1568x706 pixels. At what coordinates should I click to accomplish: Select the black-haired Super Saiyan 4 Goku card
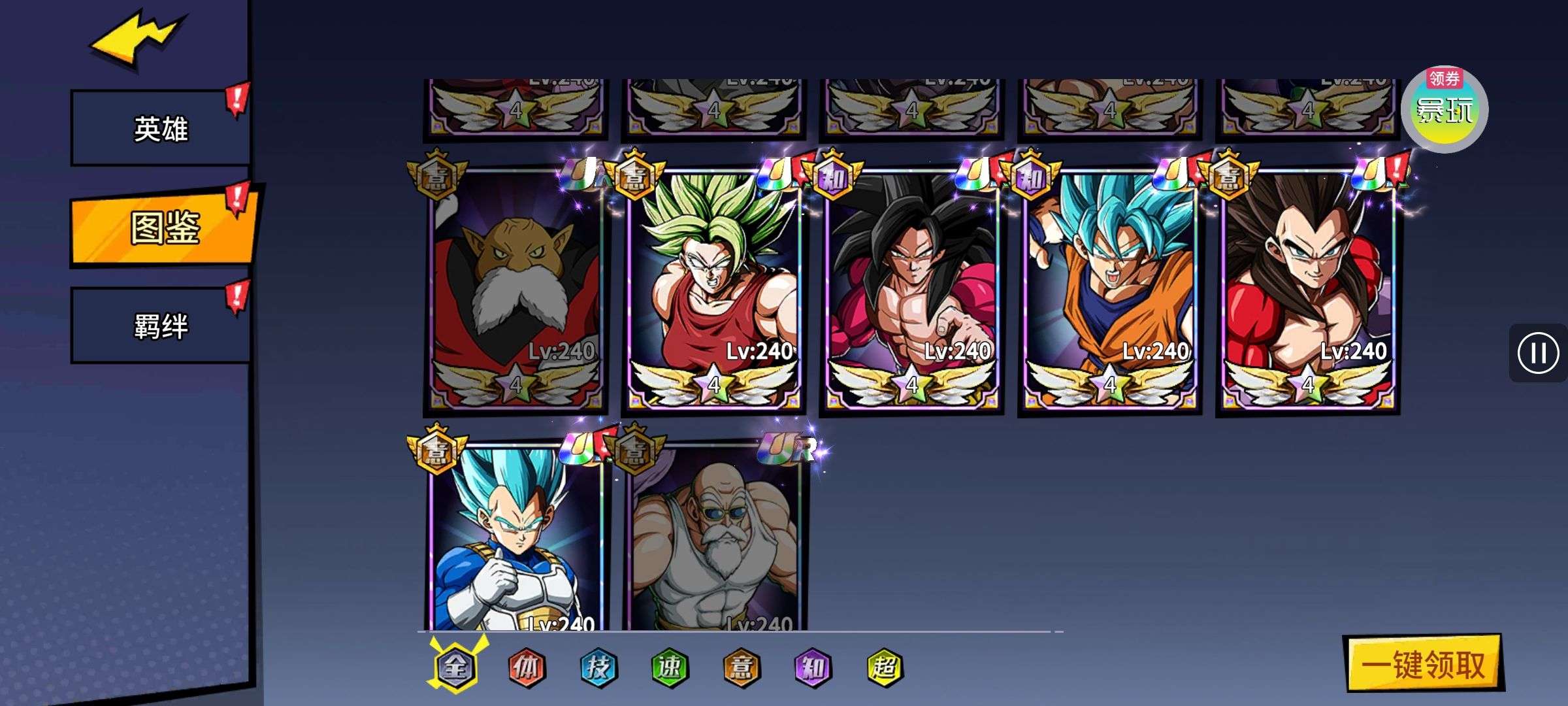point(911,288)
